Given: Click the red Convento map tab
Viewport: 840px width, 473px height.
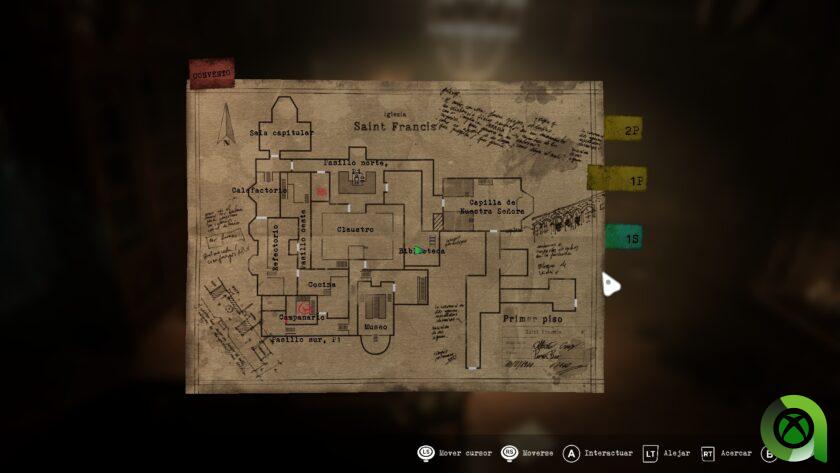Looking at the screenshot, I should (211, 75).
